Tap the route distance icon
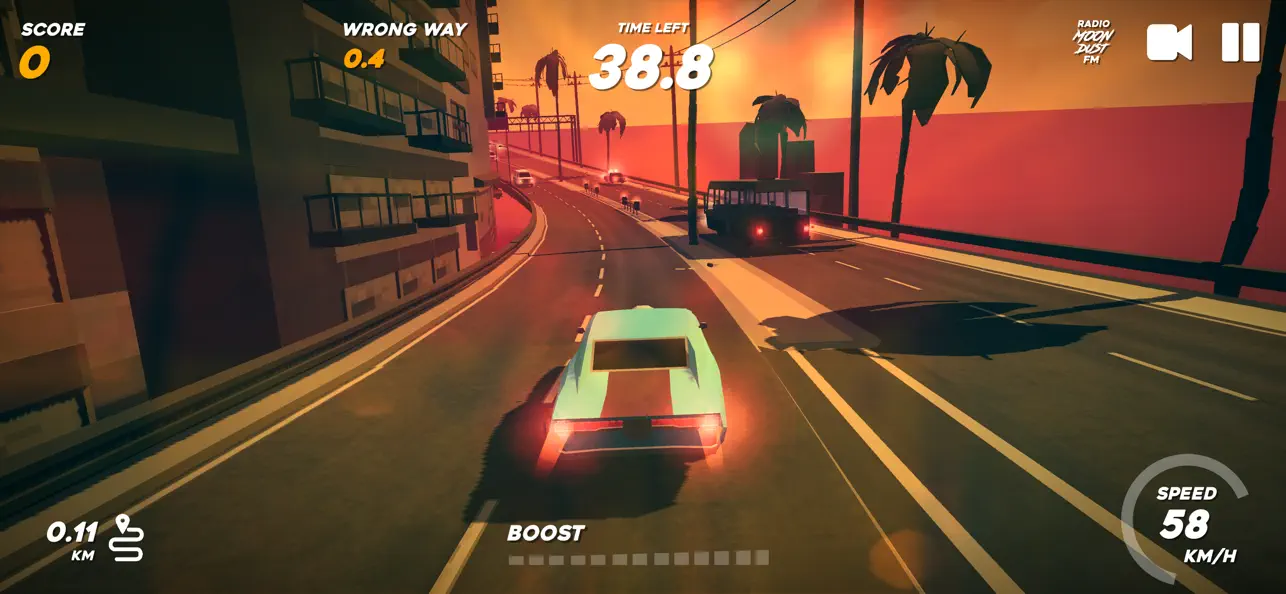 tap(129, 538)
